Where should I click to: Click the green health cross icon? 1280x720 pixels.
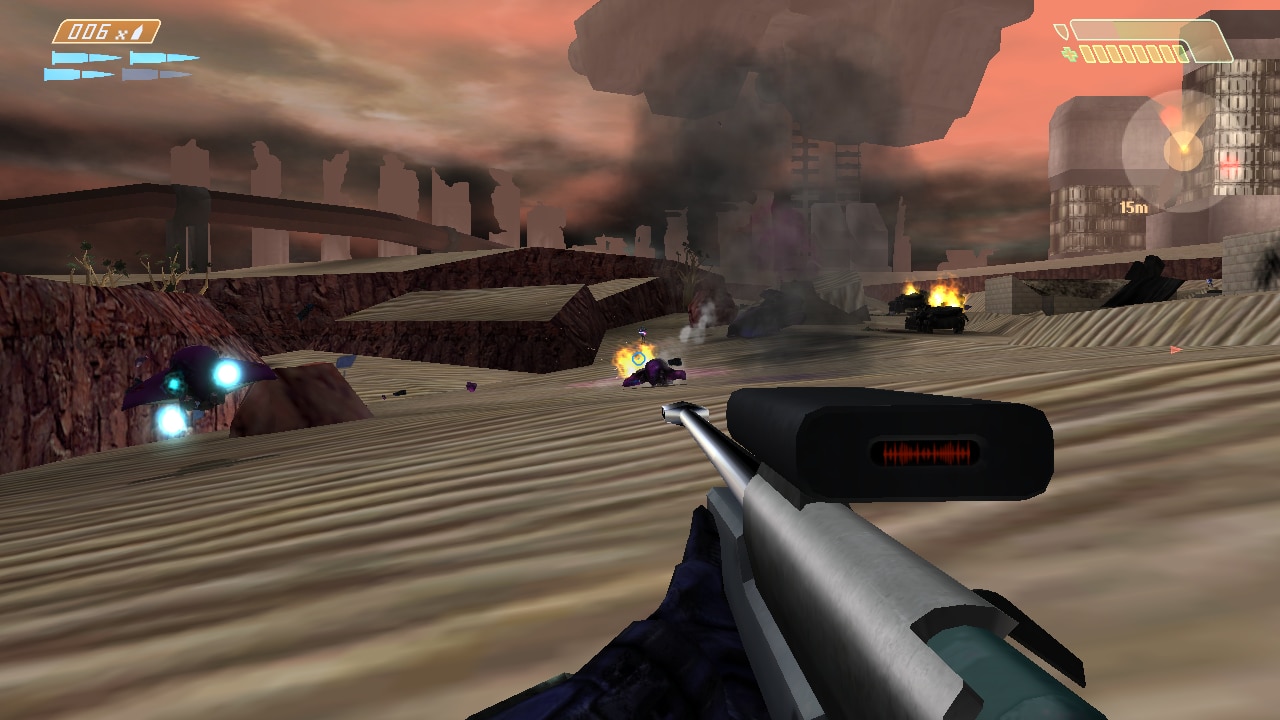click(x=1068, y=52)
